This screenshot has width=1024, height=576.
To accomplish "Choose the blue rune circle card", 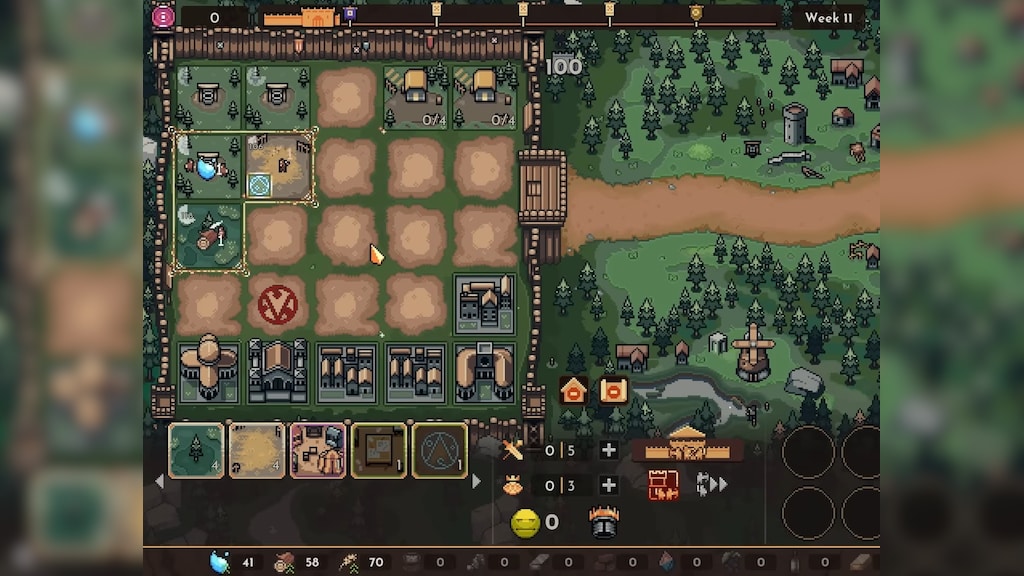I will (440, 451).
